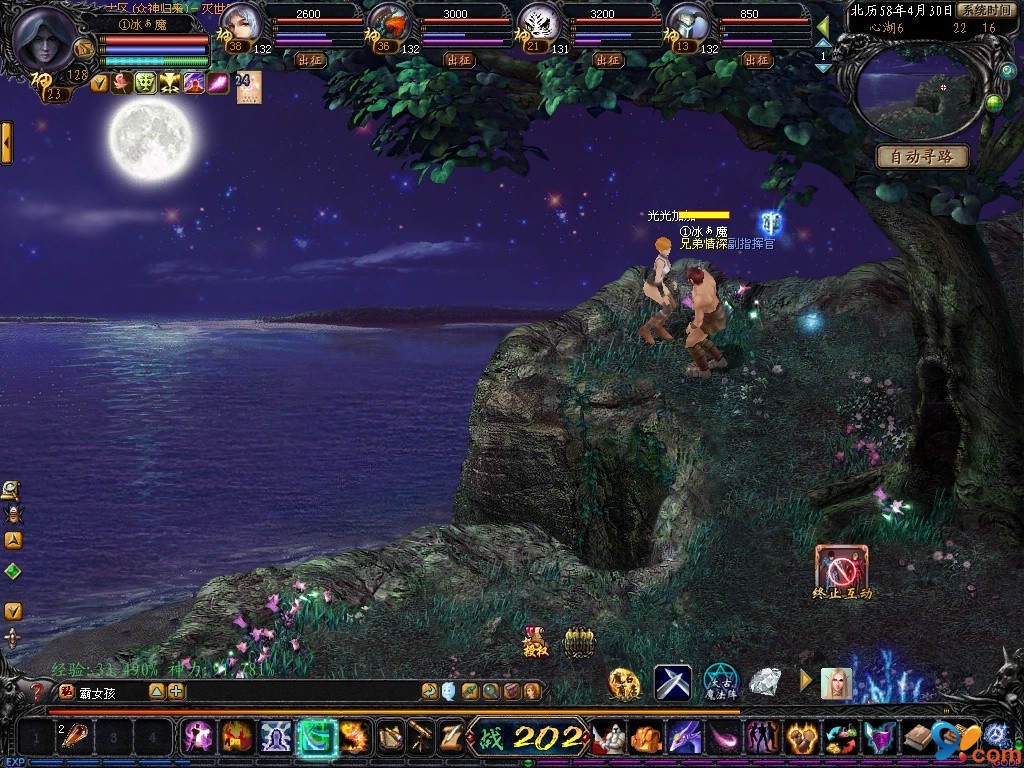
Task: Click the 终止互动 stop interaction icon
Action: [841, 567]
